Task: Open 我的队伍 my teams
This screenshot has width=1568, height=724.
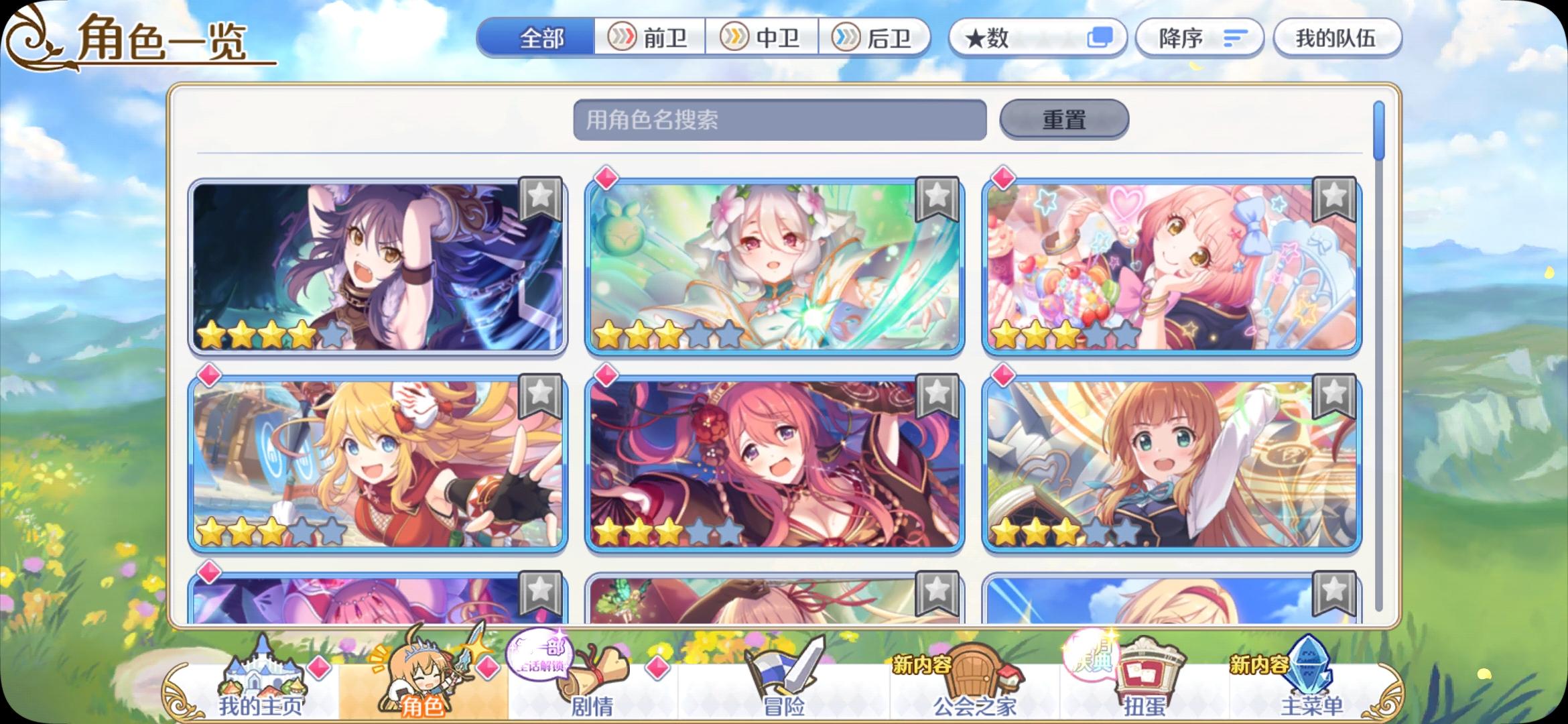Action: click(1337, 38)
